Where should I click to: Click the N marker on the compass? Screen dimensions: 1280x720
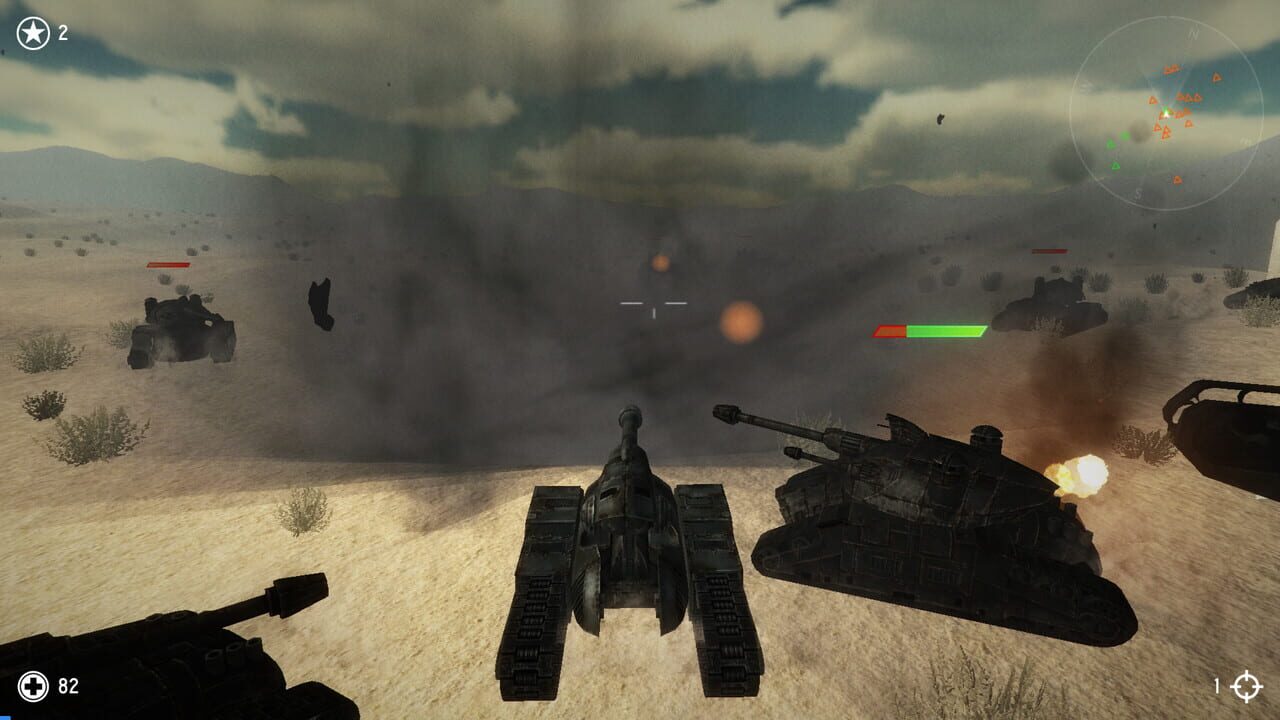(x=1193, y=33)
